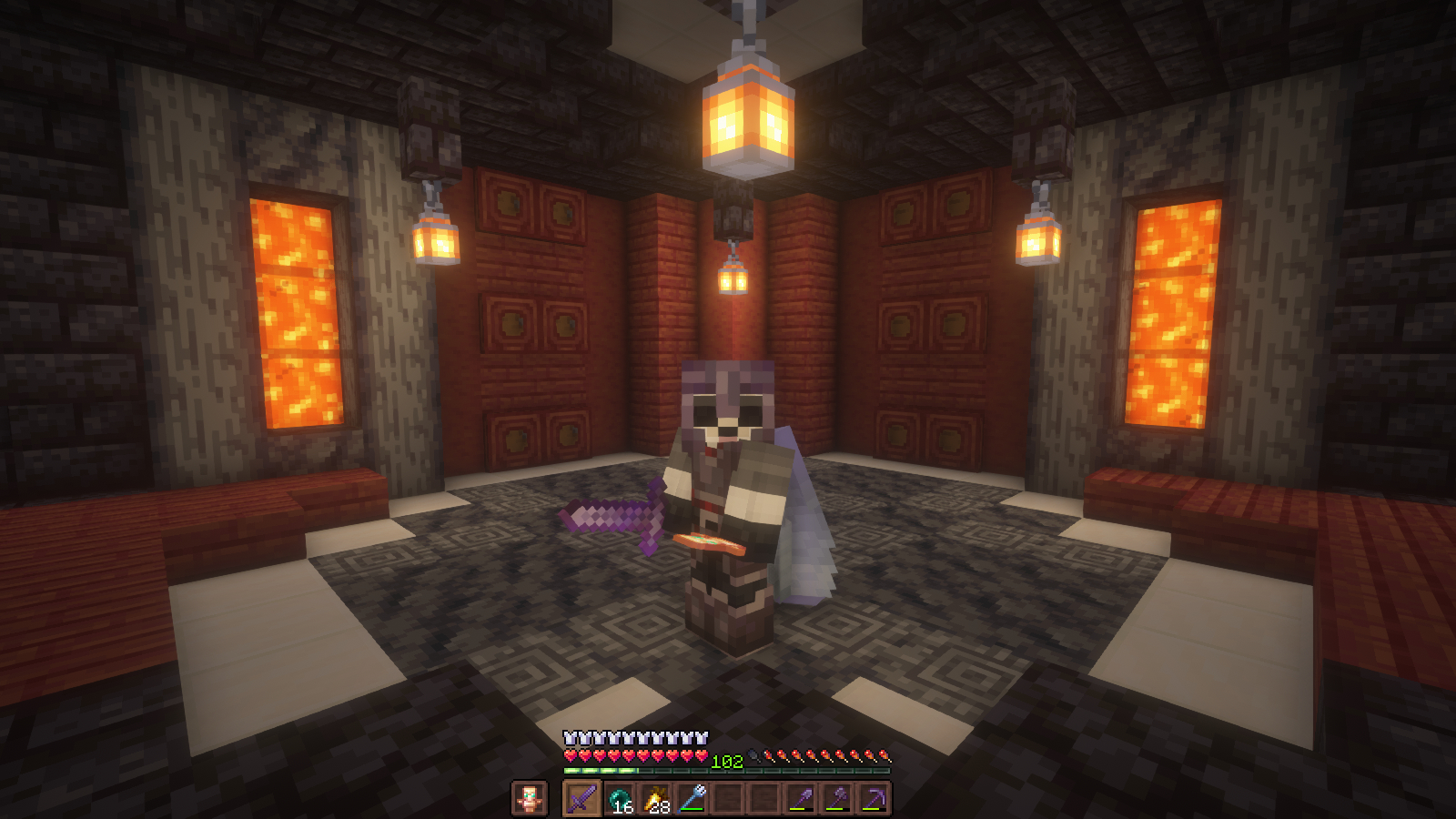Viewport: 1456px width, 819px height.
Task: Click the leftmost chestplate icon in the armor bar
Action: point(568,737)
